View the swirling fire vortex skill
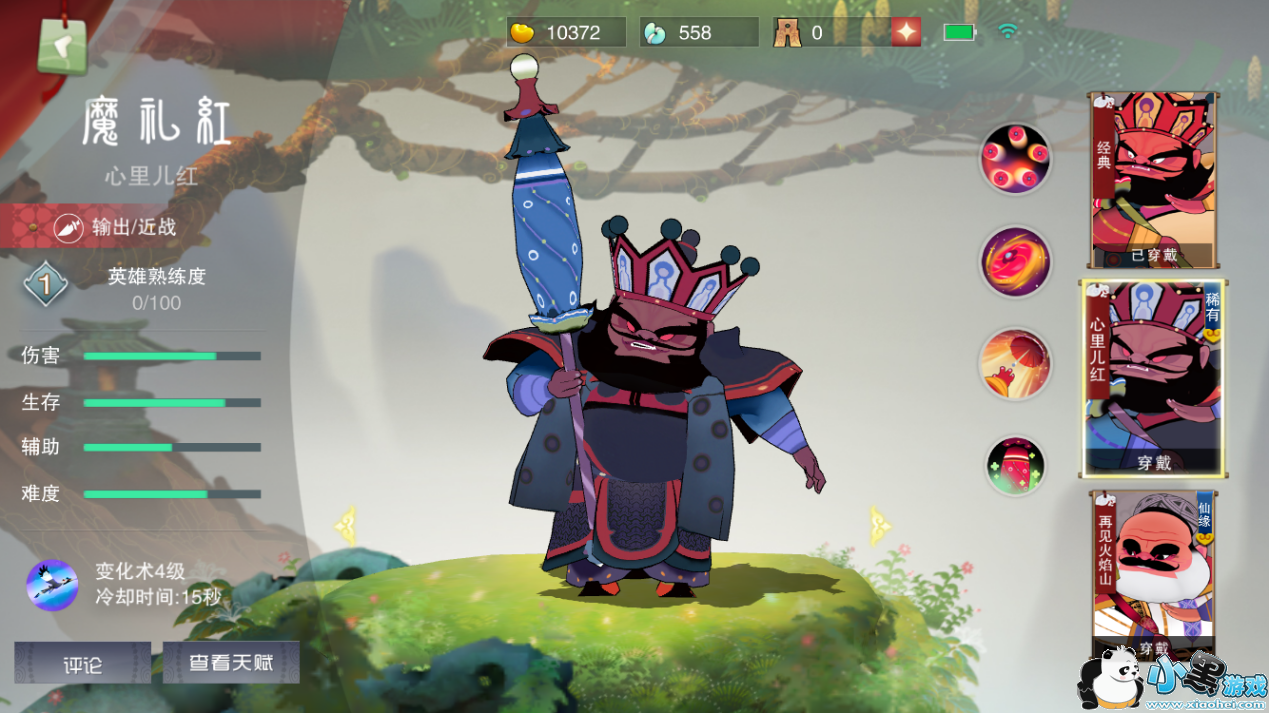Viewport: 1269px width, 713px height. tap(1015, 262)
